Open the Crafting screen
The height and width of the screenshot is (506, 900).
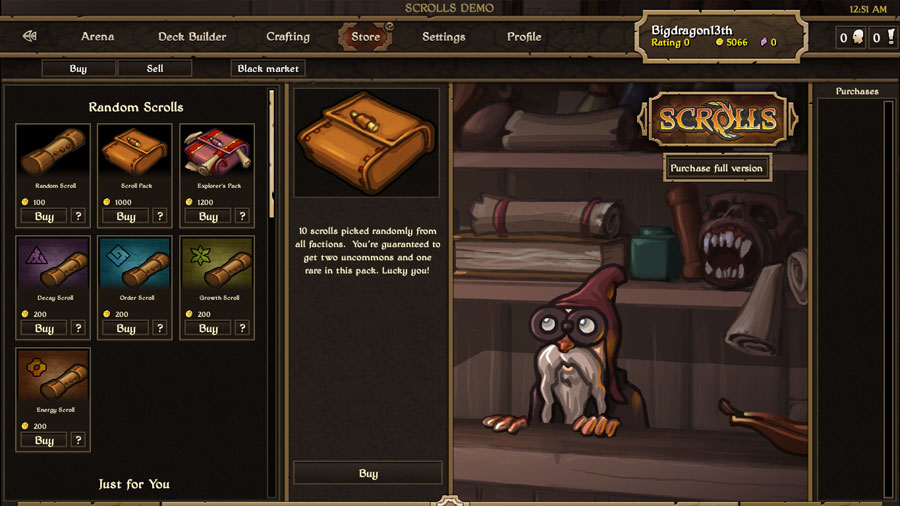pos(288,37)
